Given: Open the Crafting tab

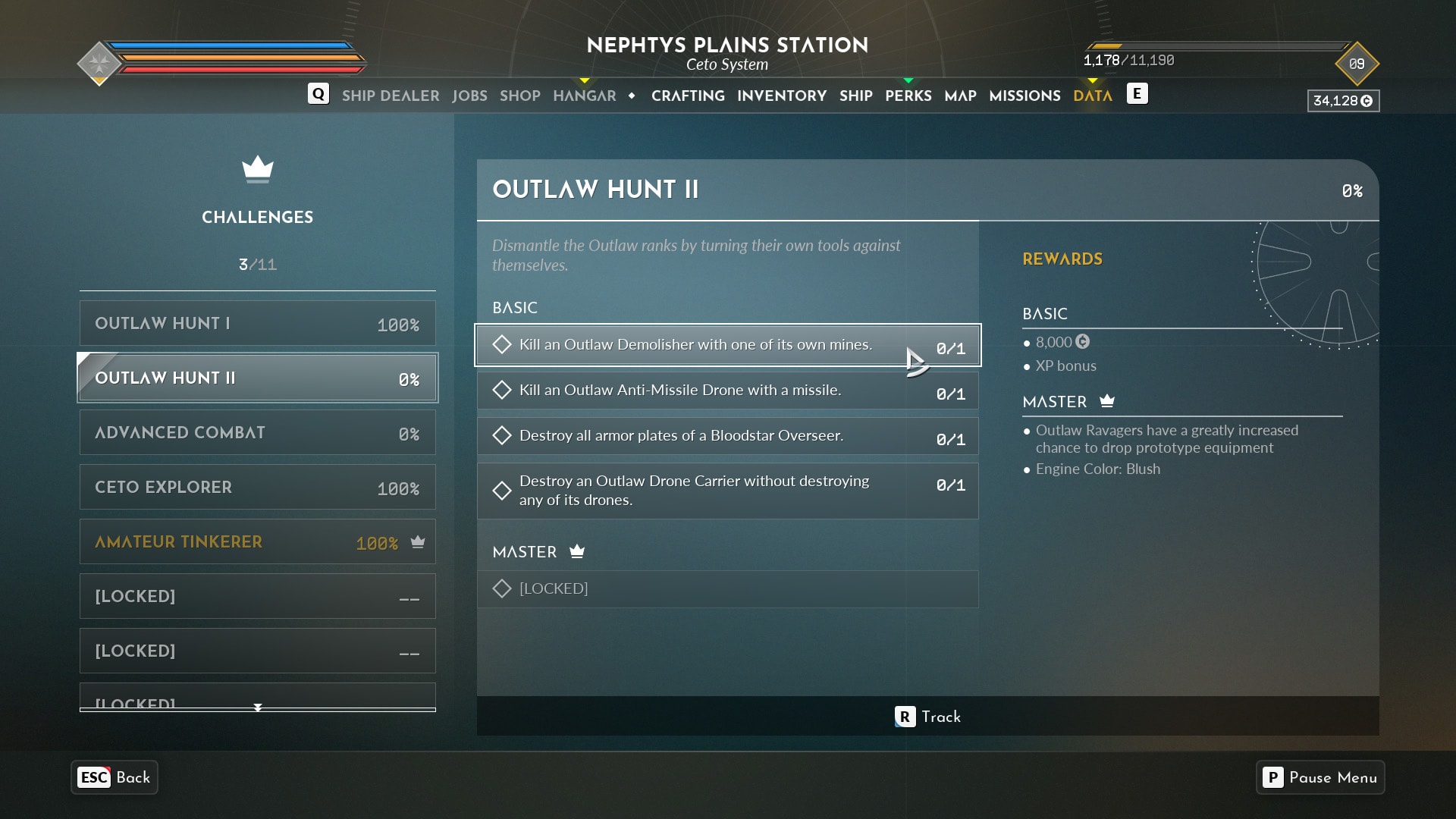Looking at the screenshot, I should [x=688, y=96].
